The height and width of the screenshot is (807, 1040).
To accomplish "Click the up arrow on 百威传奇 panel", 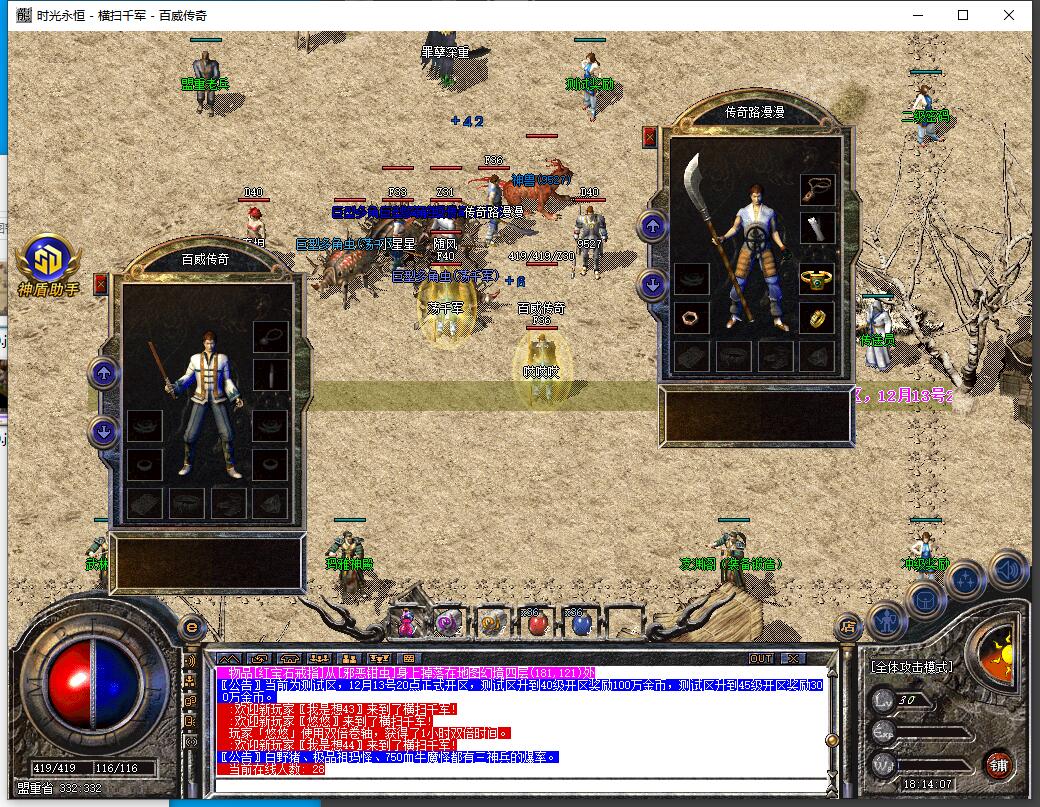I will (103, 374).
